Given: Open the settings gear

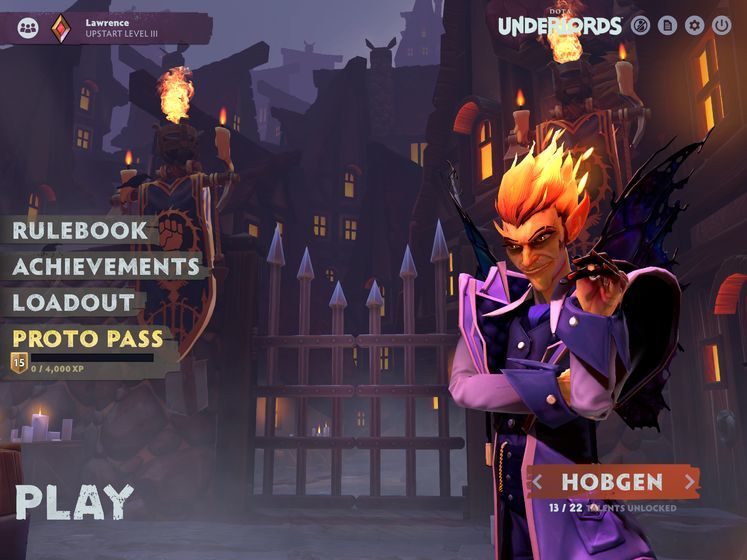Looking at the screenshot, I should point(695,26).
